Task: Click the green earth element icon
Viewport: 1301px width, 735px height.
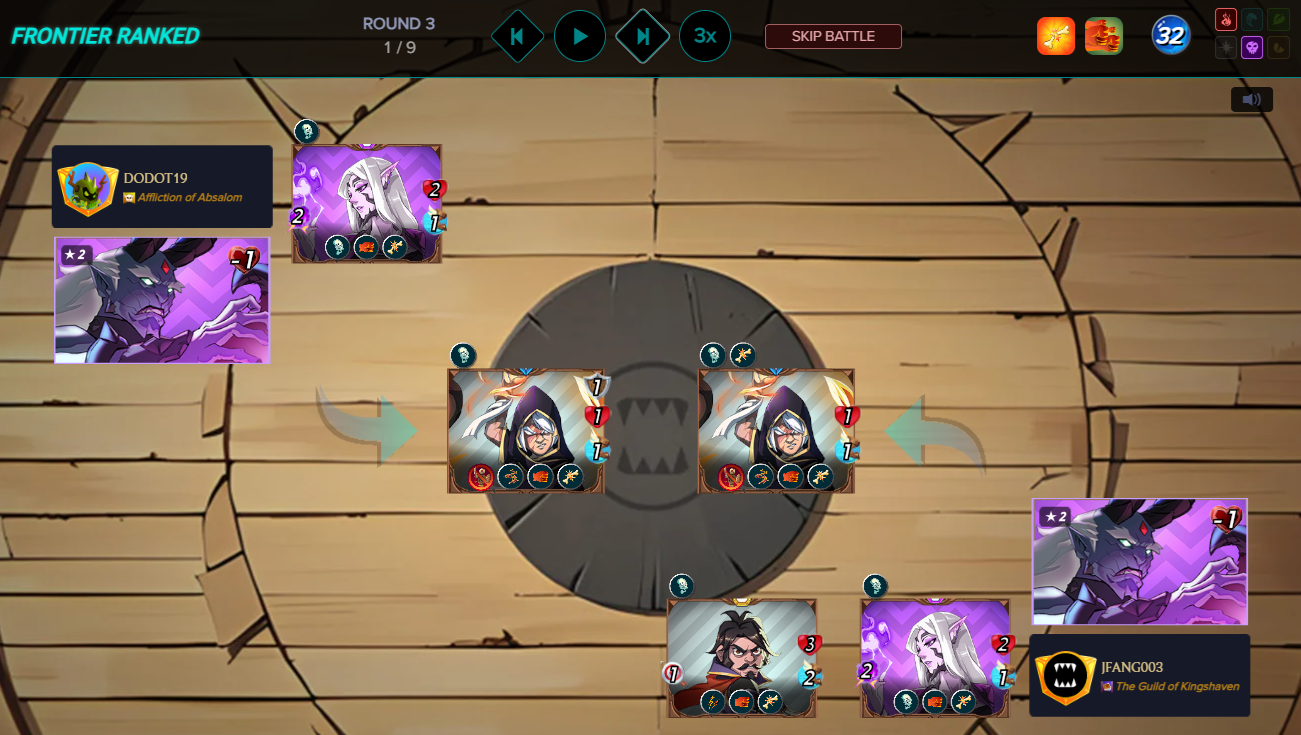Action: tap(1279, 19)
